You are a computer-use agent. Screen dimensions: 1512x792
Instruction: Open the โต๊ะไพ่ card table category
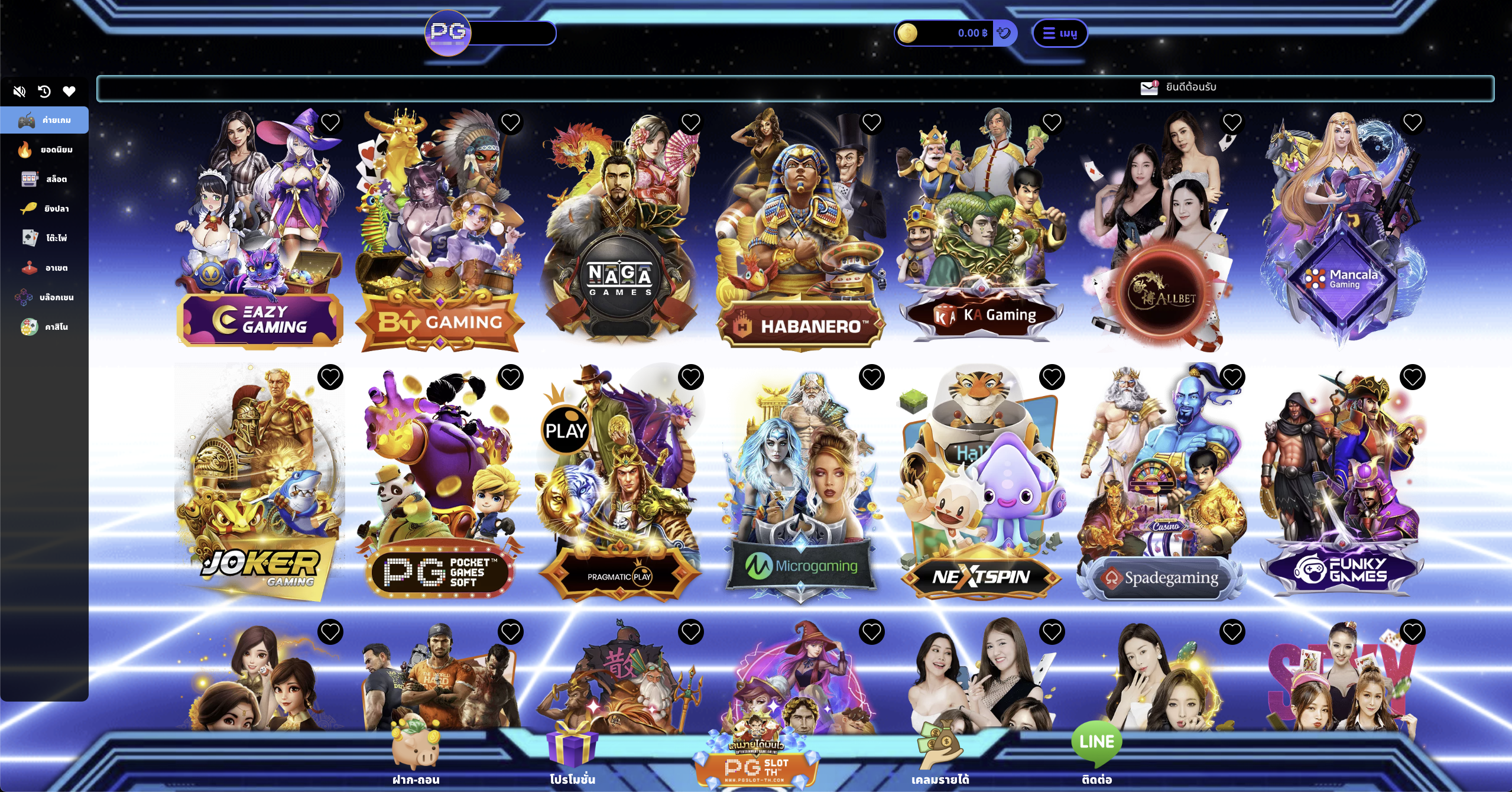click(45, 238)
